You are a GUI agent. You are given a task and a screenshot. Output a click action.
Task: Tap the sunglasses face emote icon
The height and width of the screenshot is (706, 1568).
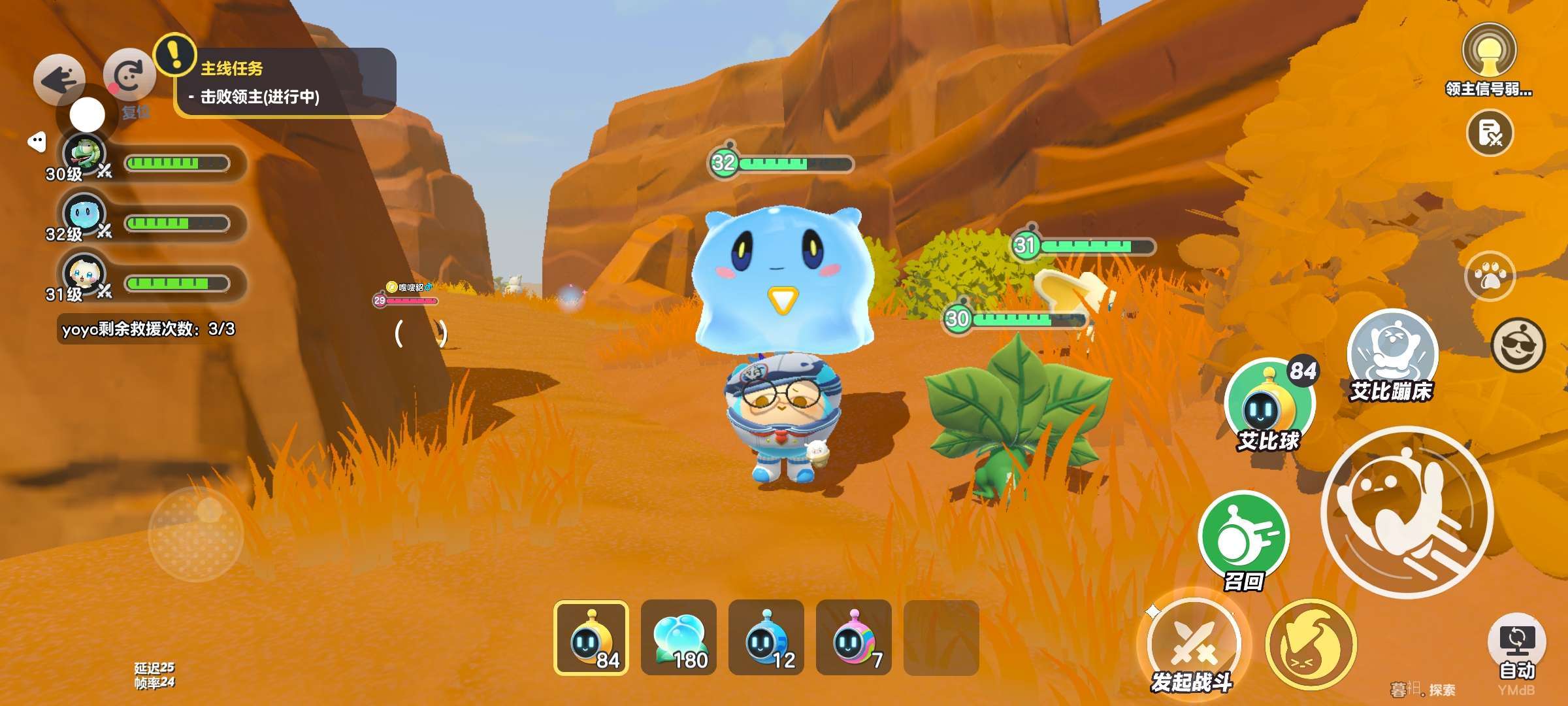(x=1518, y=345)
